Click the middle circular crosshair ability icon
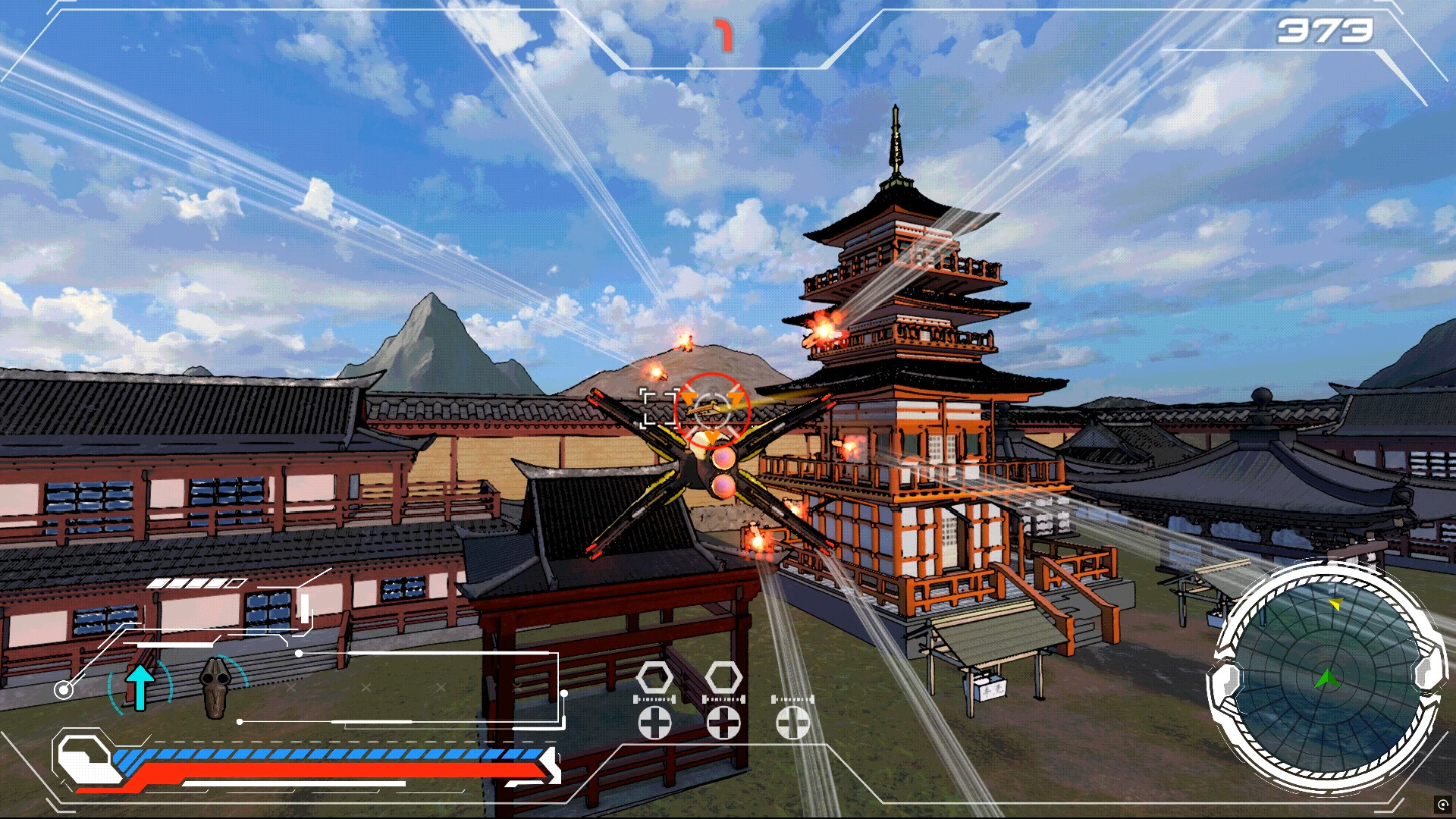 click(723, 723)
